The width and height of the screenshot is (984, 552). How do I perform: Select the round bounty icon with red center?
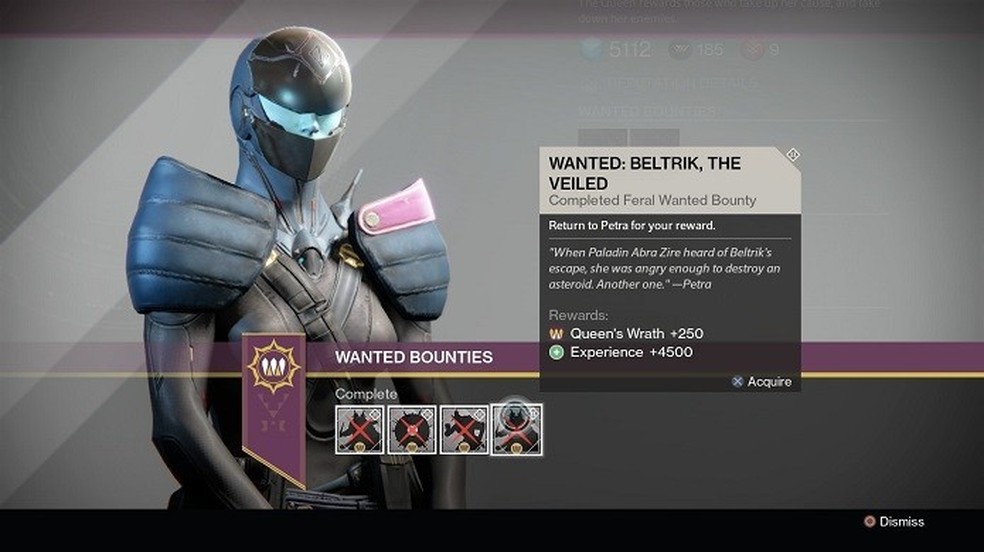tap(412, 429)
